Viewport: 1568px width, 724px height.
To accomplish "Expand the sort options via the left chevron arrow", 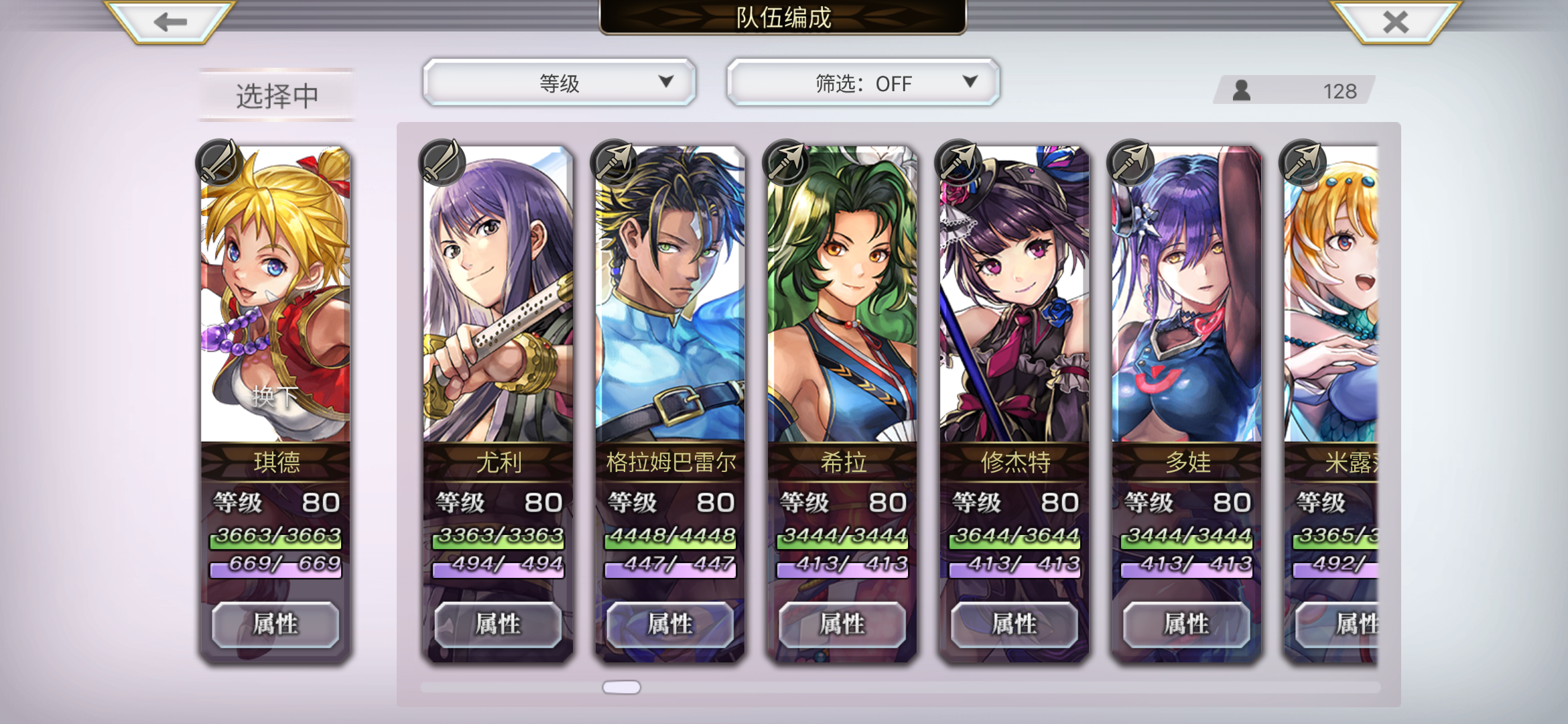I will point(665,82).
